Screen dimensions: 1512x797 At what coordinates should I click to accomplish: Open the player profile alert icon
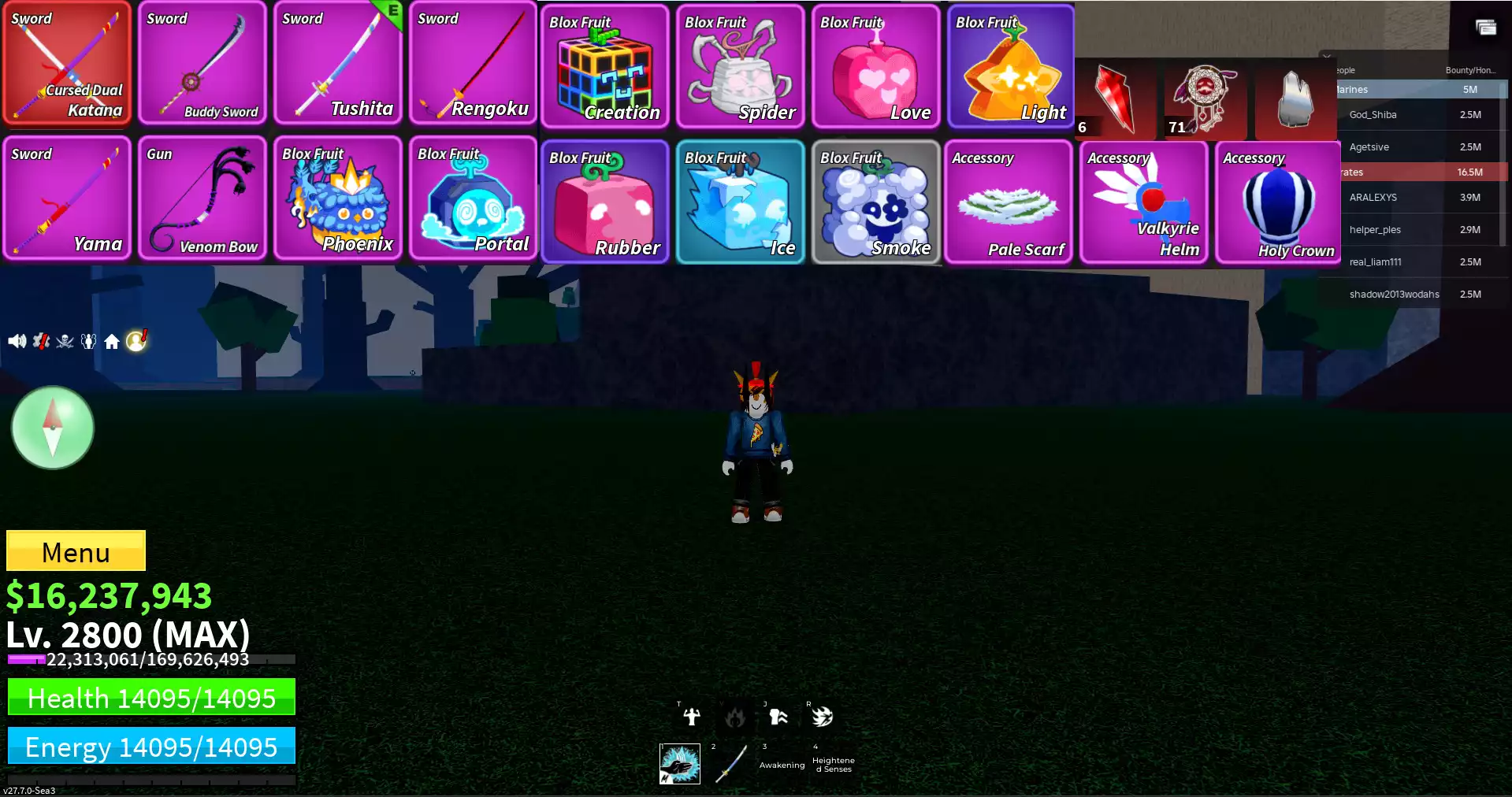136,340
